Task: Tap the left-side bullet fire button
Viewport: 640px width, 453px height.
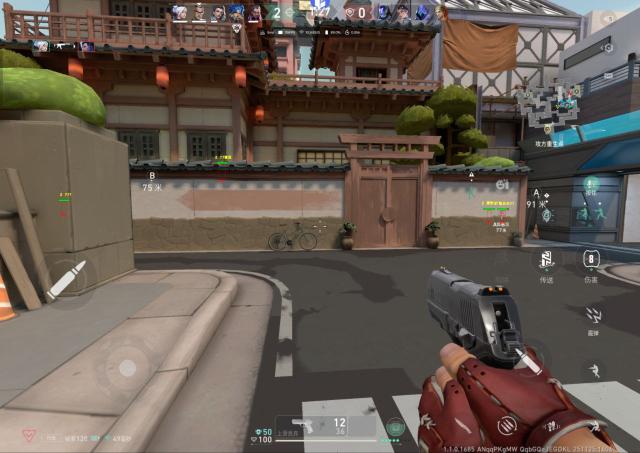Action: click(67, 280)
